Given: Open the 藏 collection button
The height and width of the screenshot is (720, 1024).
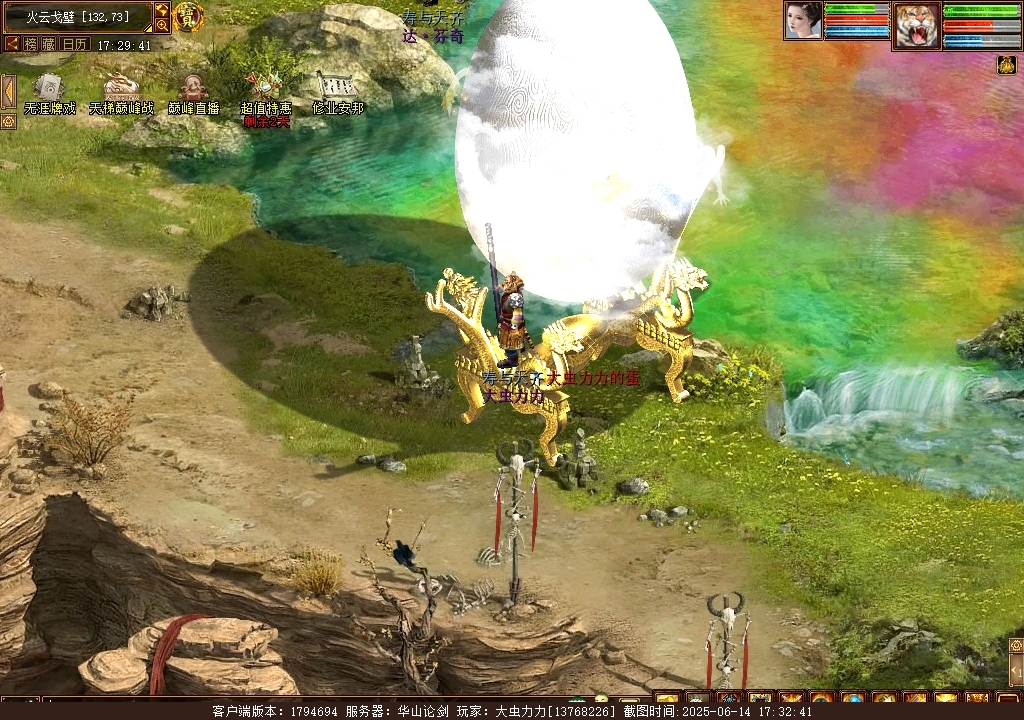Looking at the screenshot, I should point(49,44).
